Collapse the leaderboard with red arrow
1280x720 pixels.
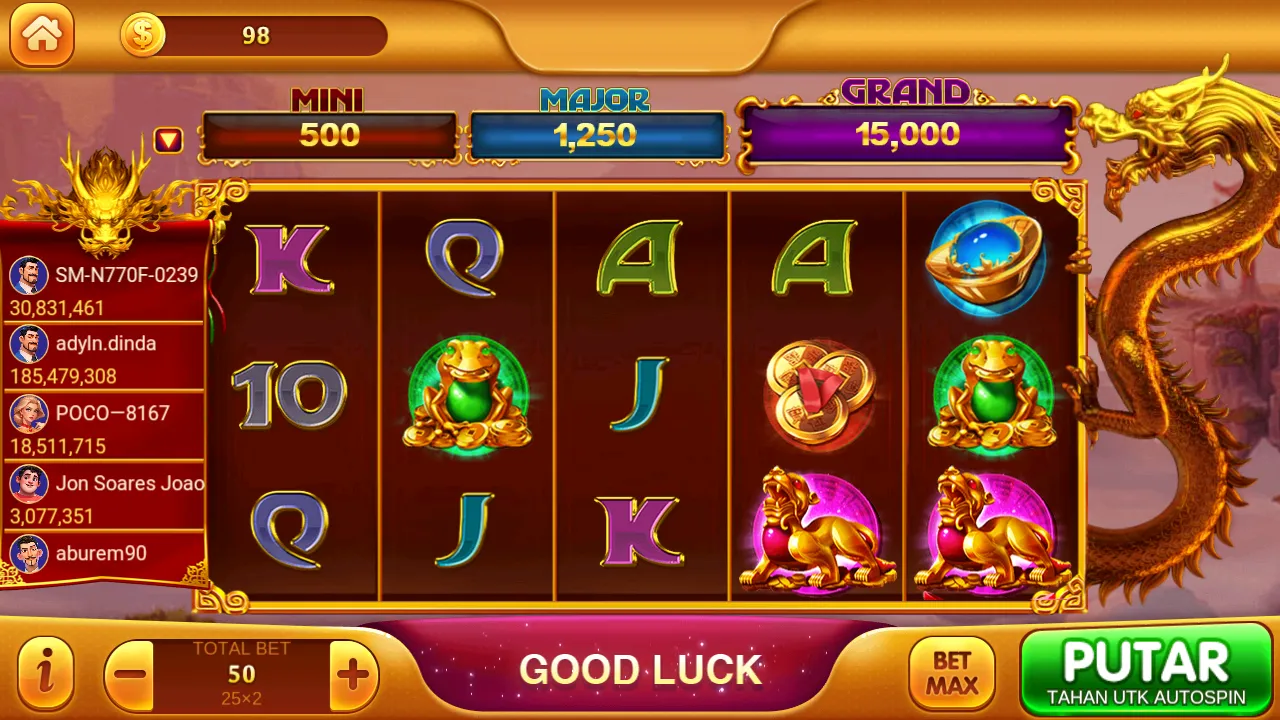click(x=168, y=141)
